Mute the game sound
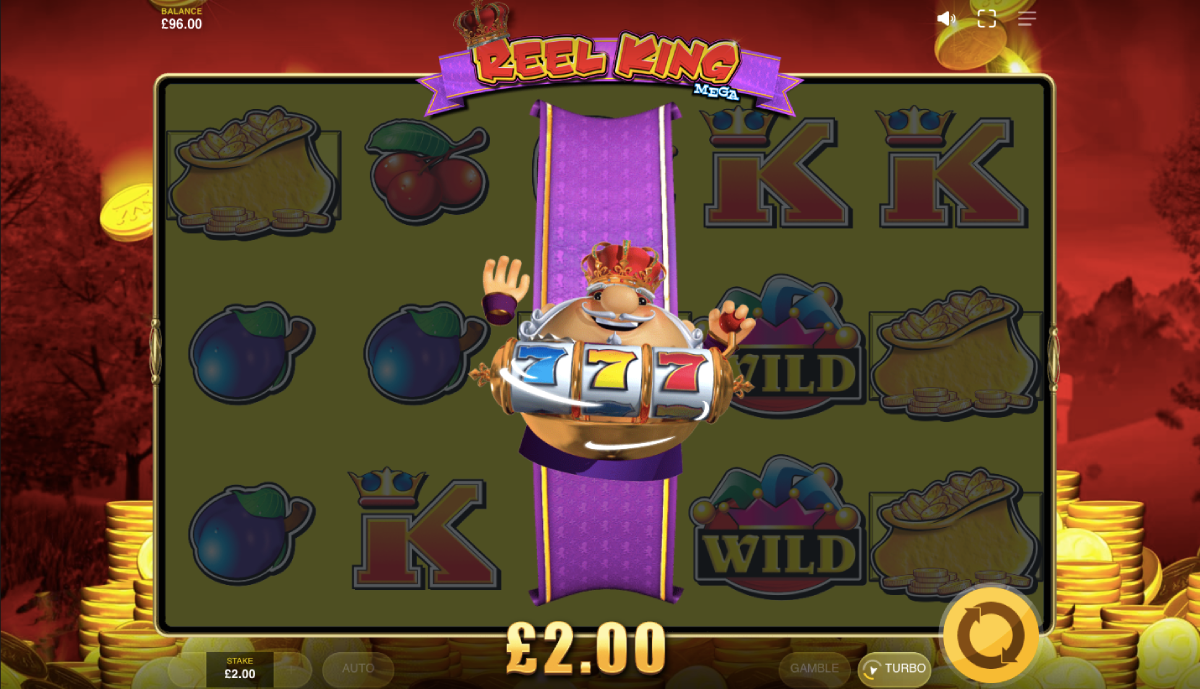This screenshot has height=689, width=1200. point(946,18)
